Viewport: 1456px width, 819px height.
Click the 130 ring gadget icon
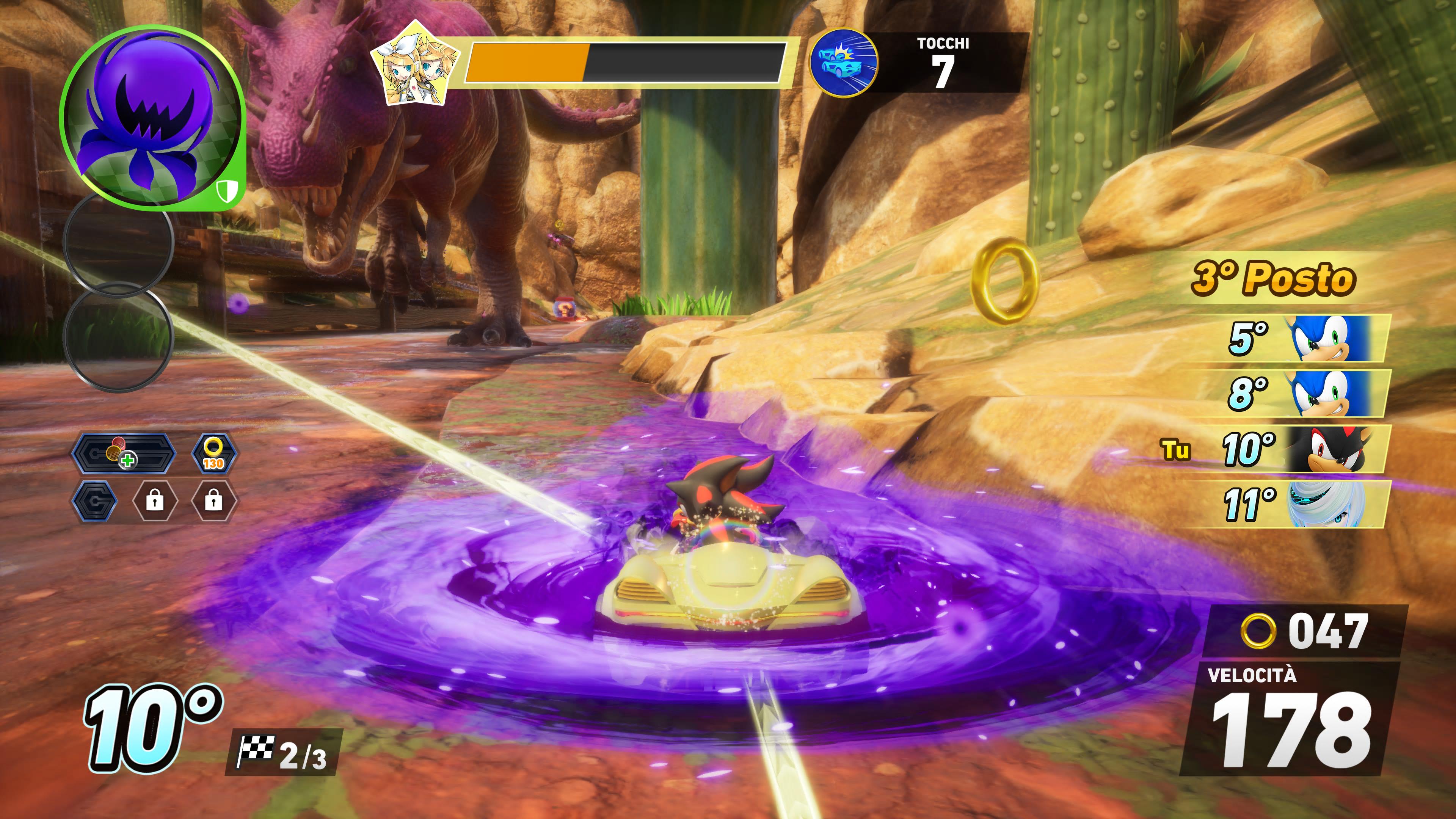coord(213,453)
